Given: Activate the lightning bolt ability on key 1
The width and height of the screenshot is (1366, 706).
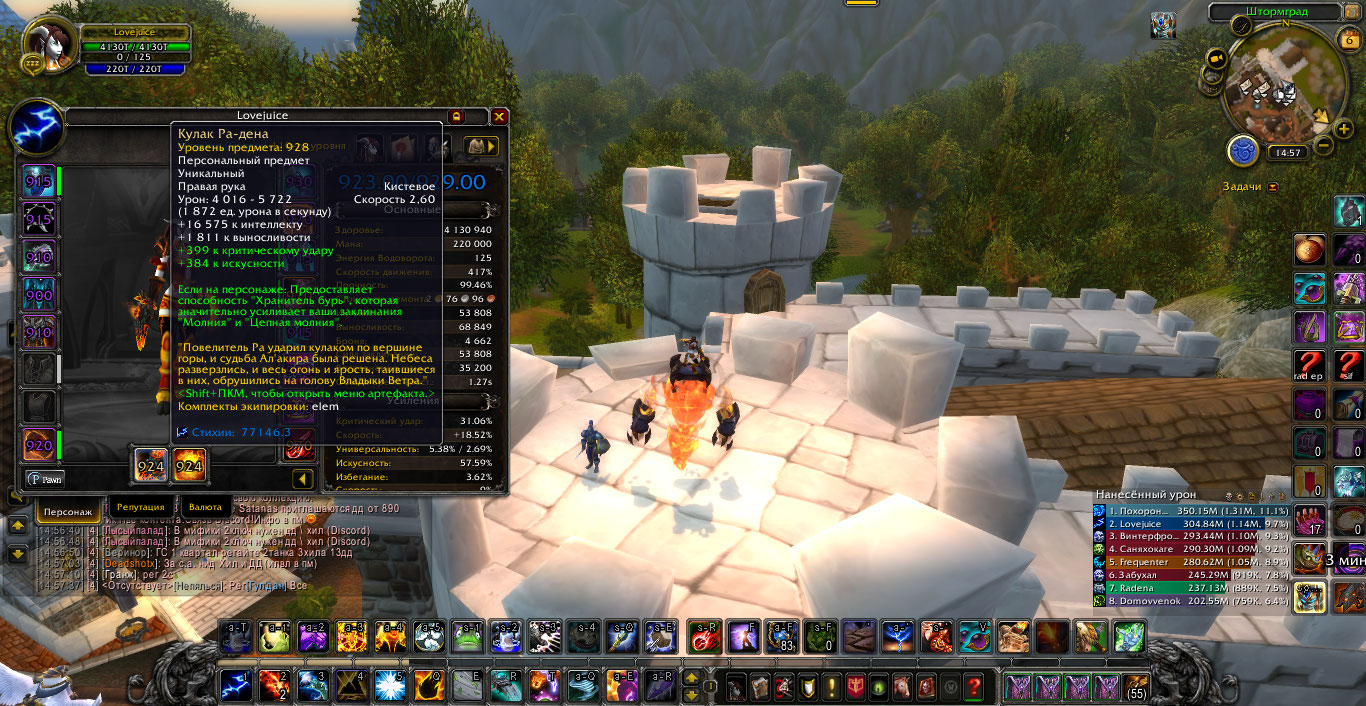Looking at the screenshot, I should pos(236,685).
